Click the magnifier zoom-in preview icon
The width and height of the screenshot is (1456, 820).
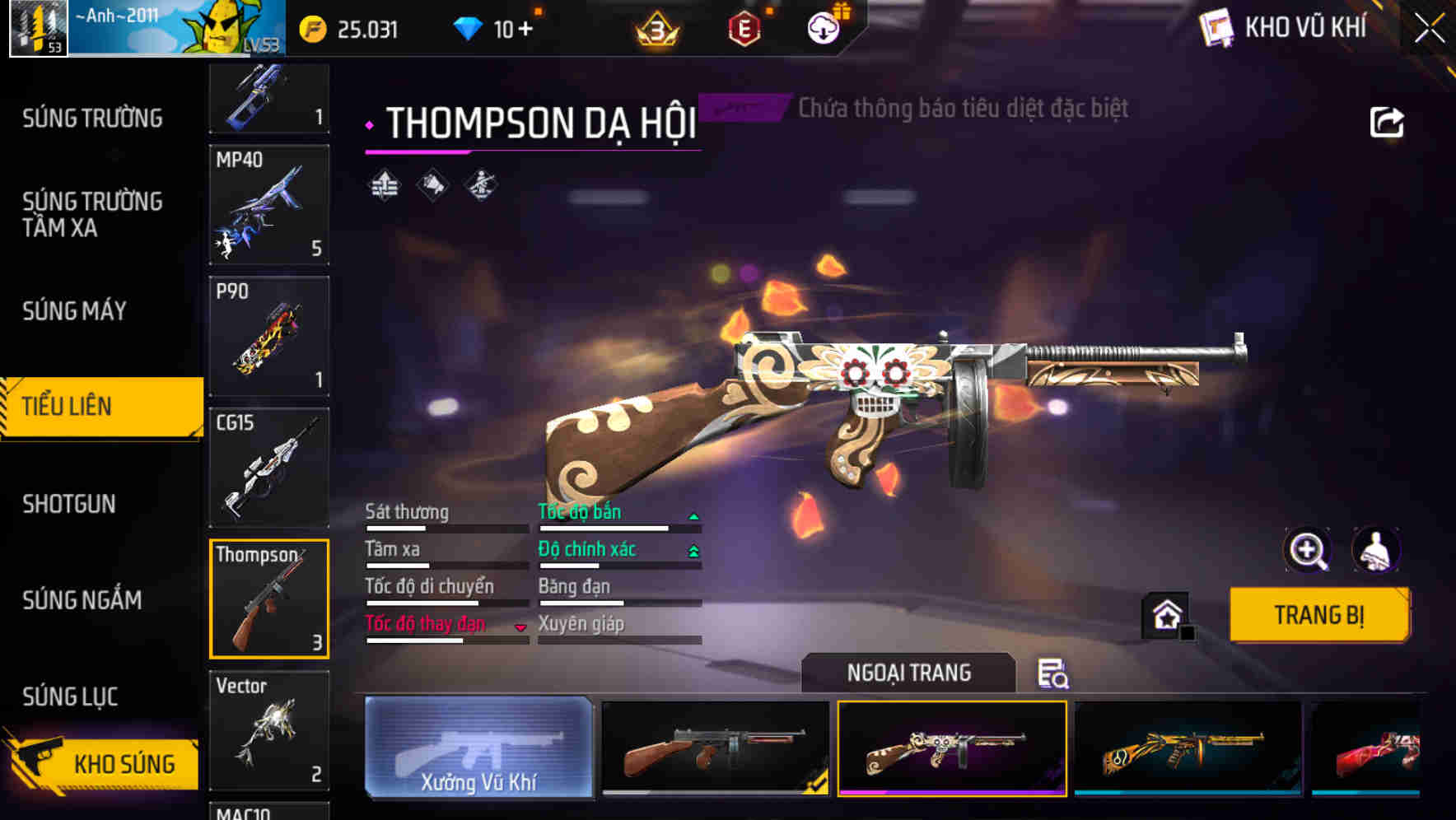pyautogui.click(x=1308, y=550)
